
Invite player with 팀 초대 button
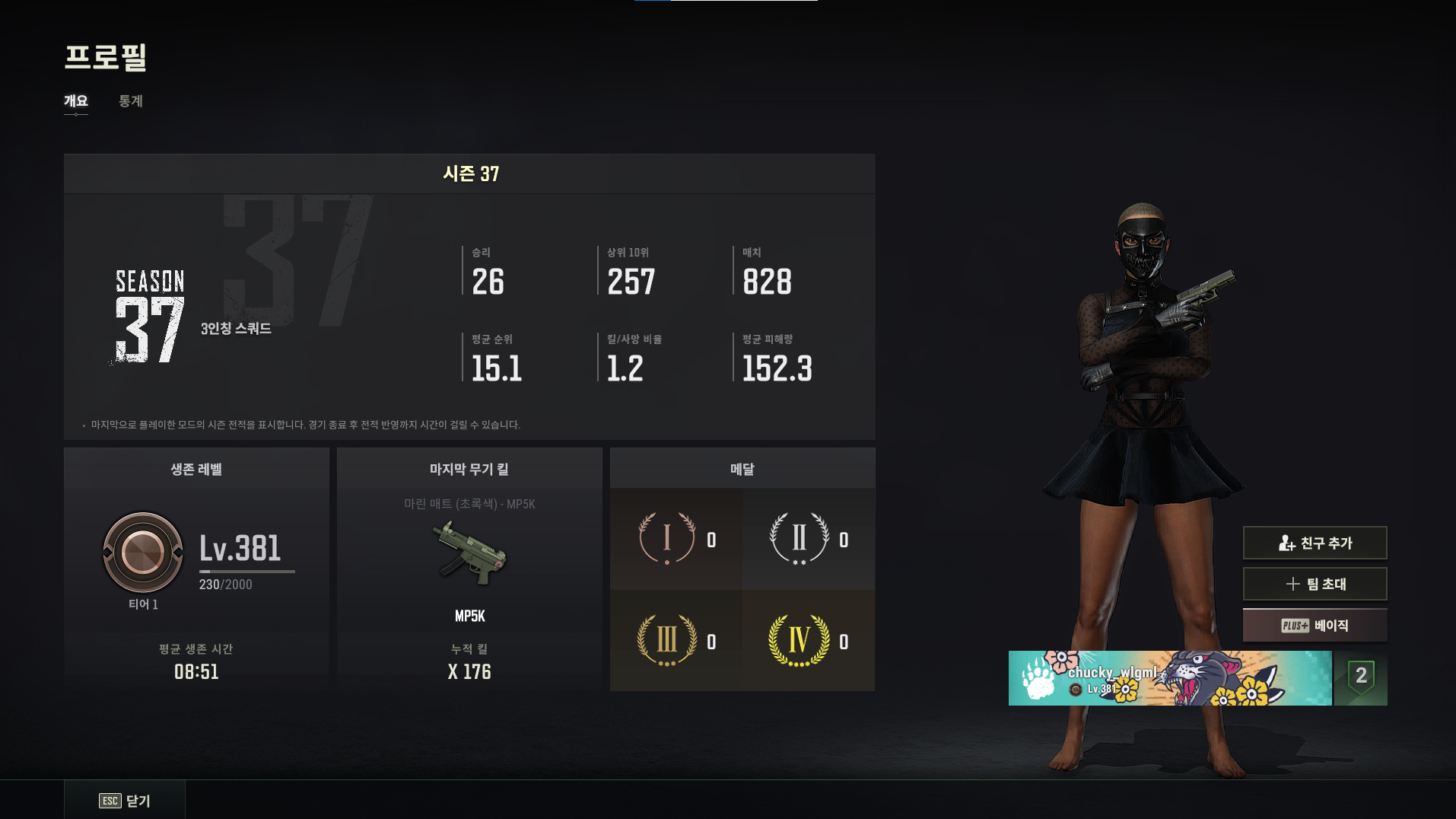(x=1315, y=584)
